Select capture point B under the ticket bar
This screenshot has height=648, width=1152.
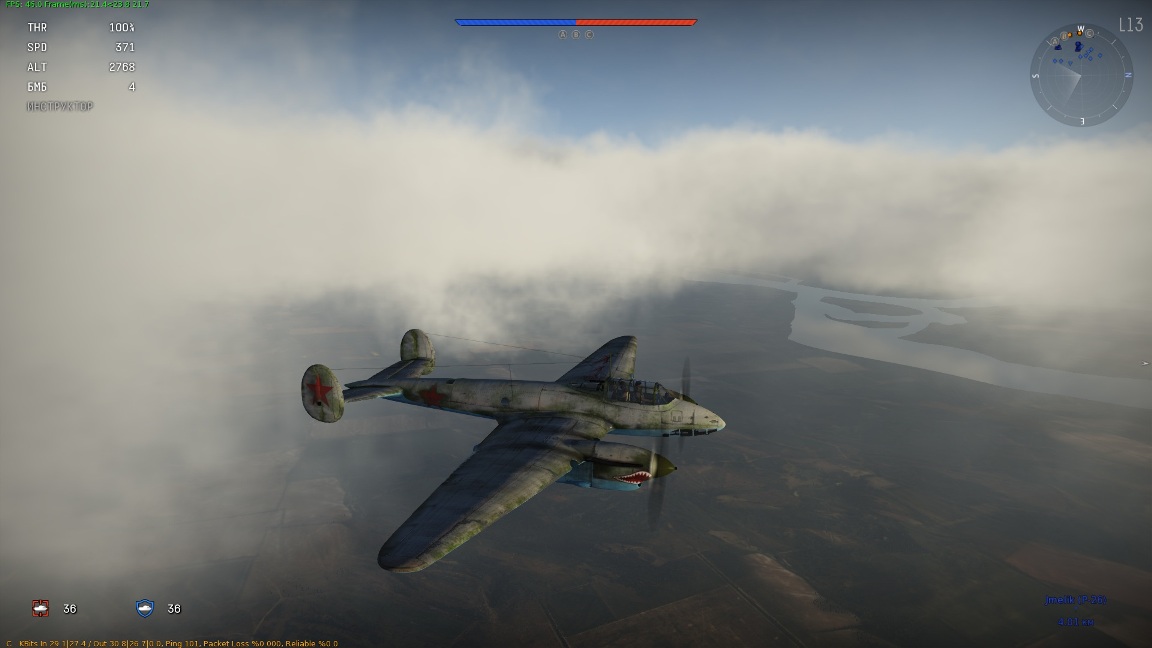coord(576,34)
